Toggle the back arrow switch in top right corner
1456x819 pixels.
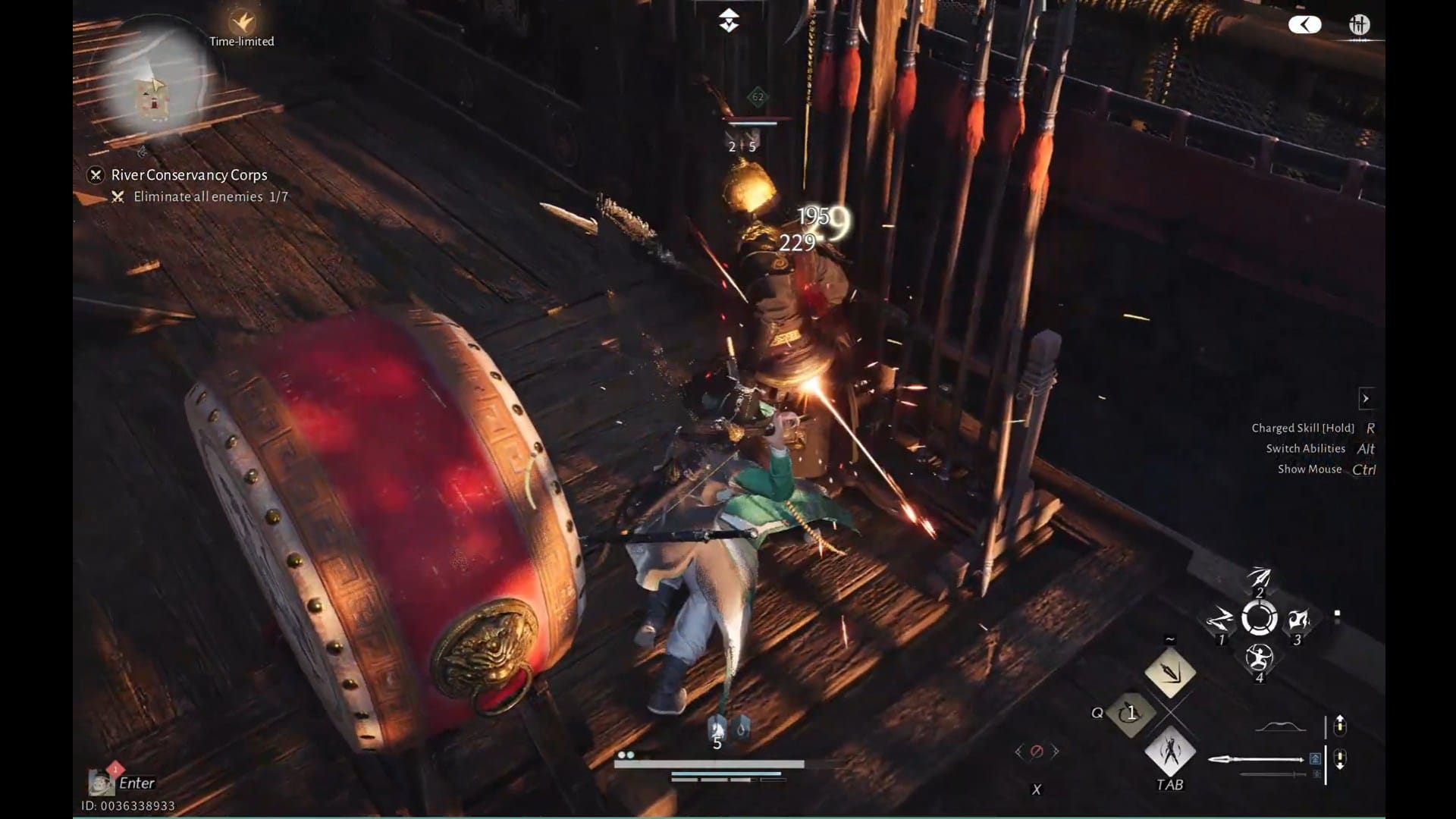(x=1304, y=24)
